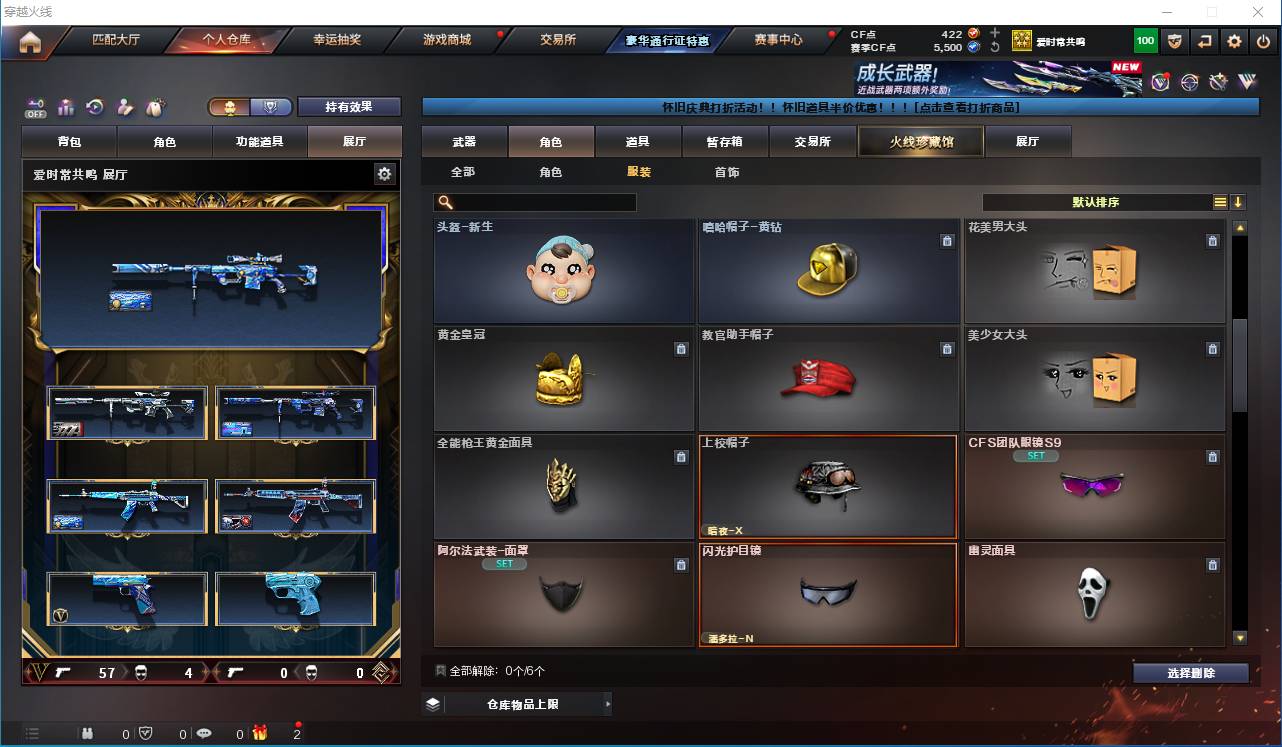Click the OFF switch in the left toolbar
Image resolution: width=1282 pixels, height=747 pixels.
(36, 108)
